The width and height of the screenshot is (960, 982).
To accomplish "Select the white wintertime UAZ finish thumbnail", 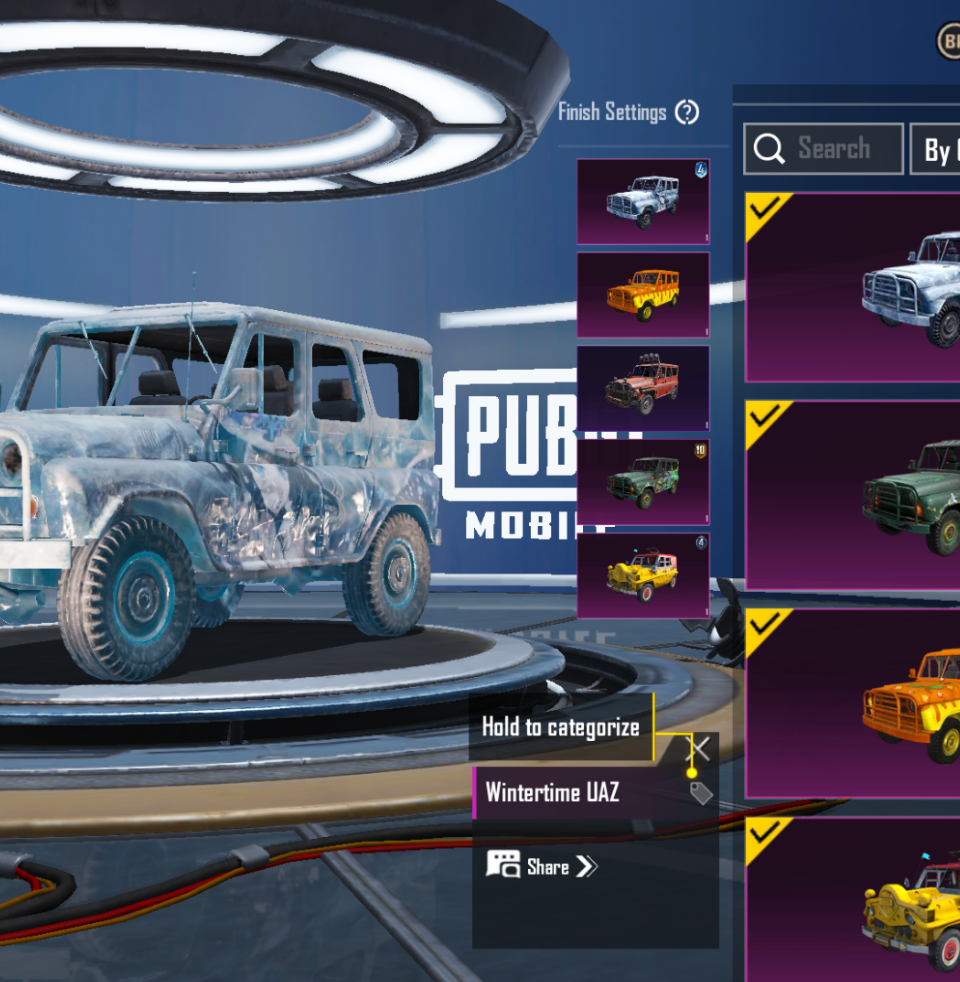I will pos(643,201).
